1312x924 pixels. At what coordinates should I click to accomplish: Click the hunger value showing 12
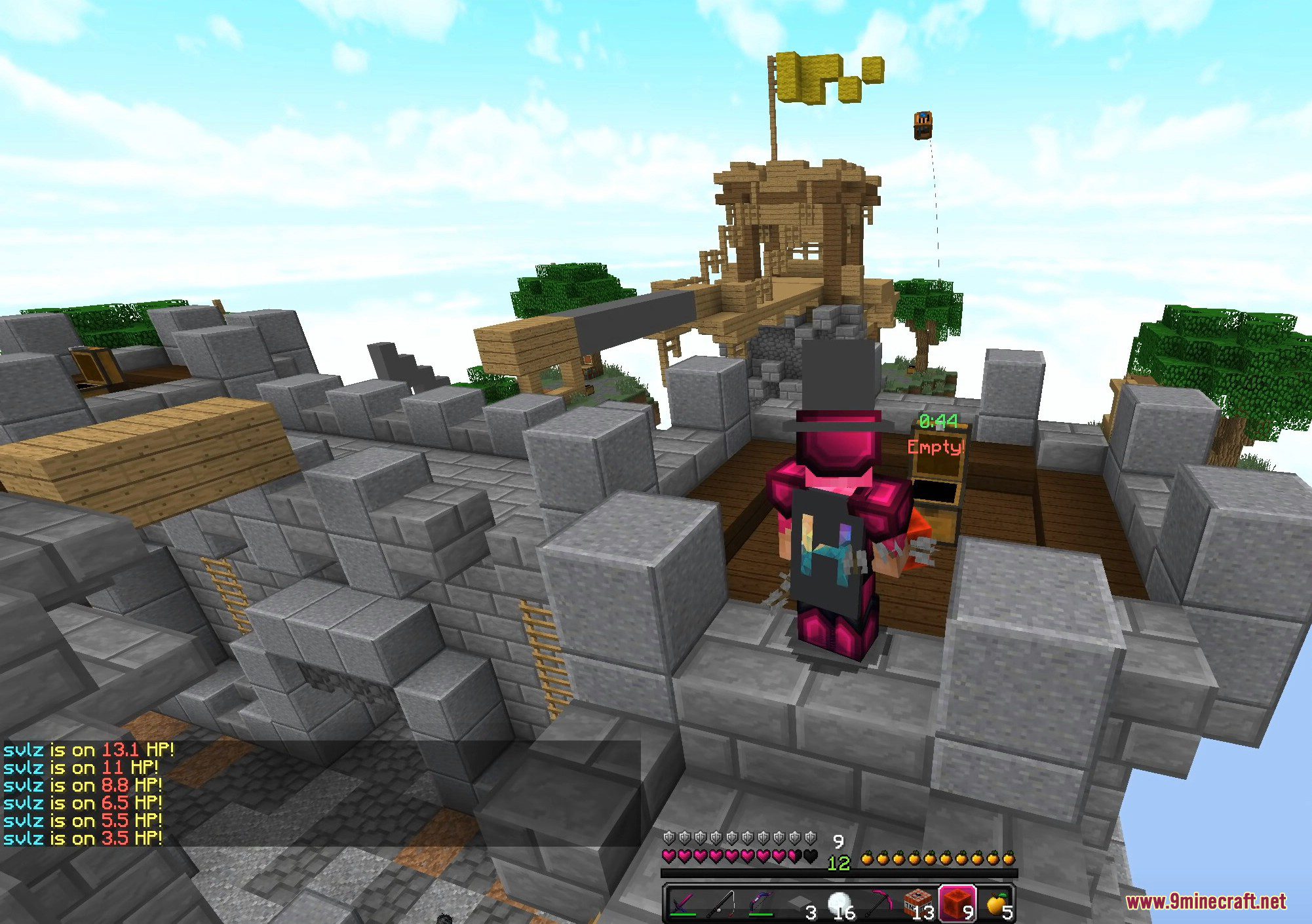[x=839, y=863]
